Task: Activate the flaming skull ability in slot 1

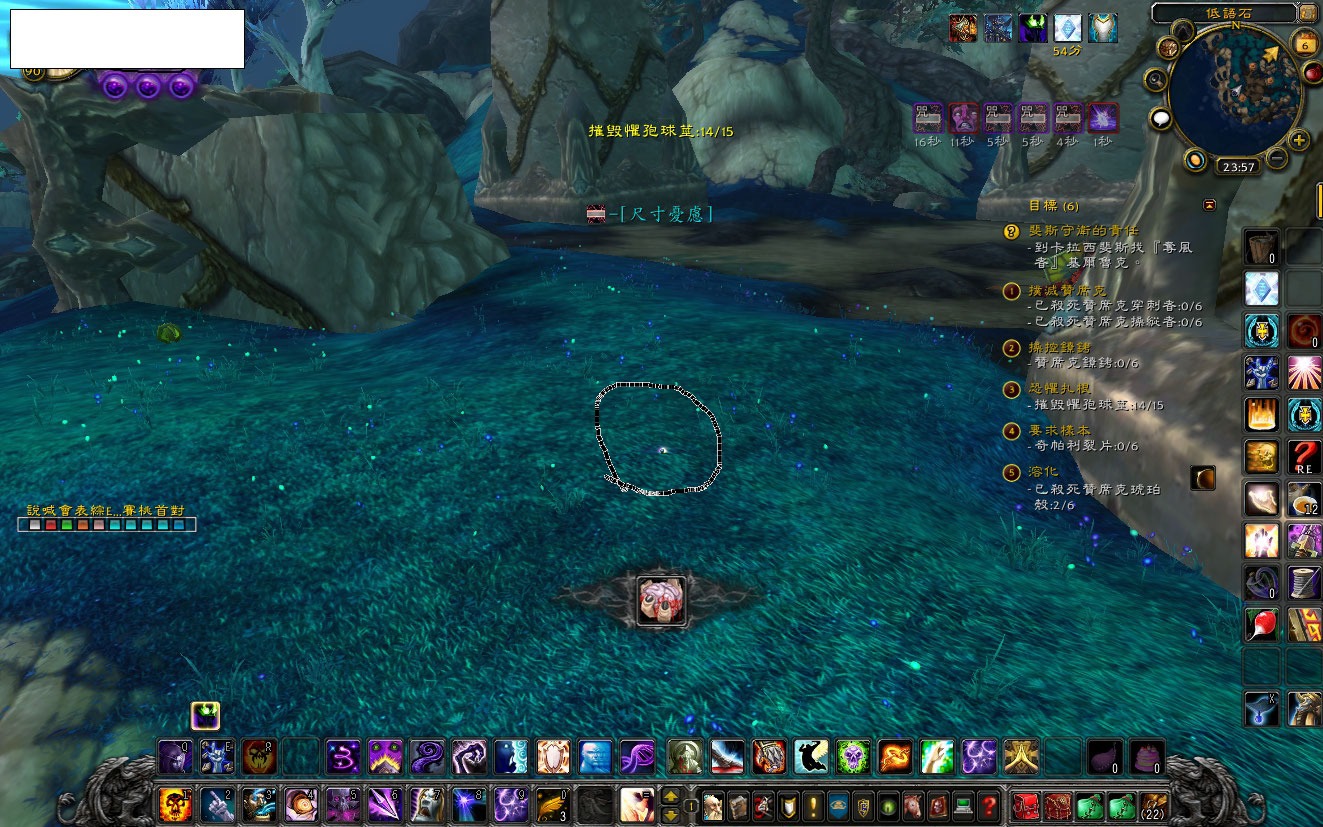Action: point(174,803)
